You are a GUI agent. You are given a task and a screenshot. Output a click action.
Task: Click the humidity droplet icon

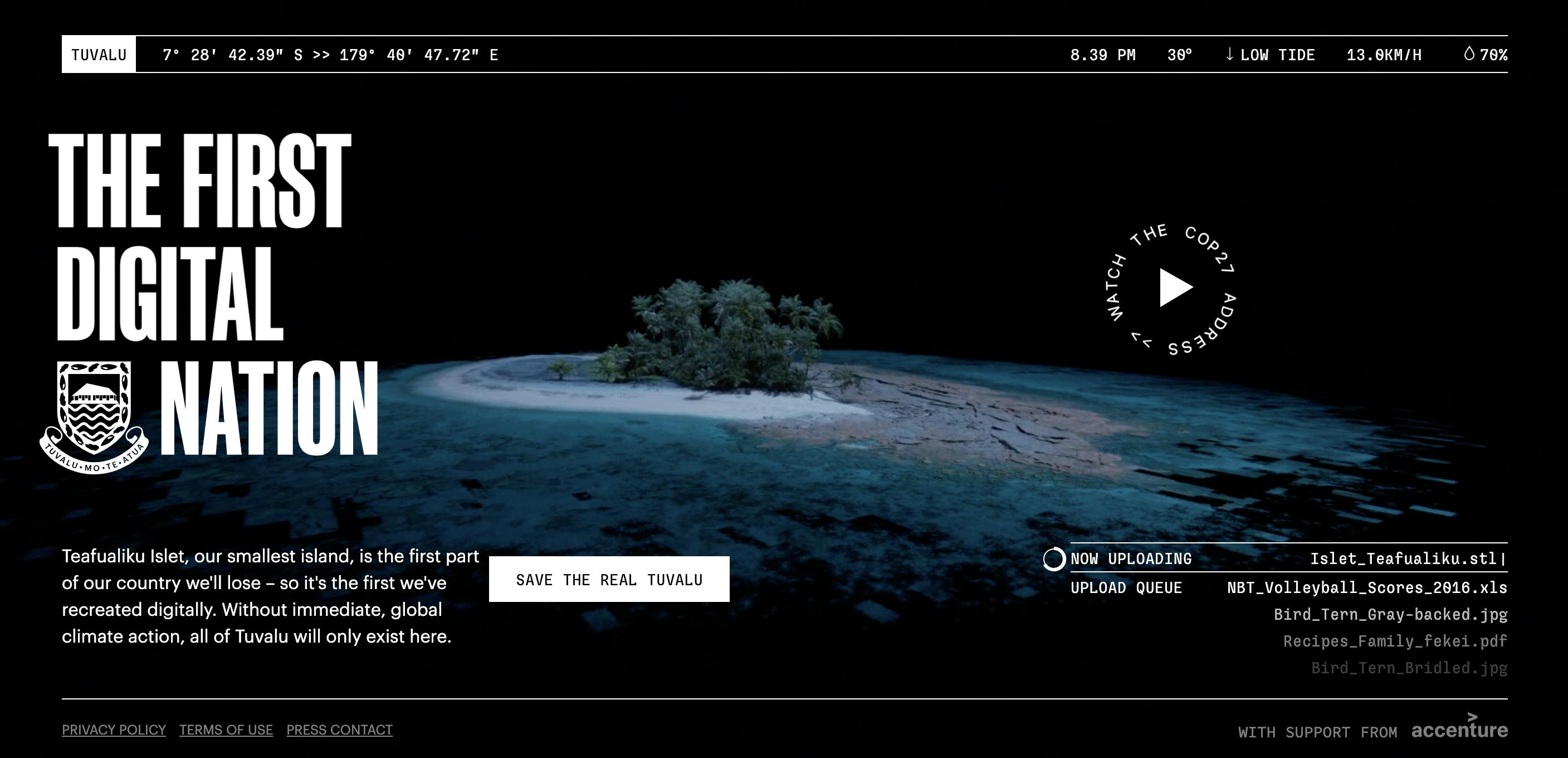click(1469, 55)
